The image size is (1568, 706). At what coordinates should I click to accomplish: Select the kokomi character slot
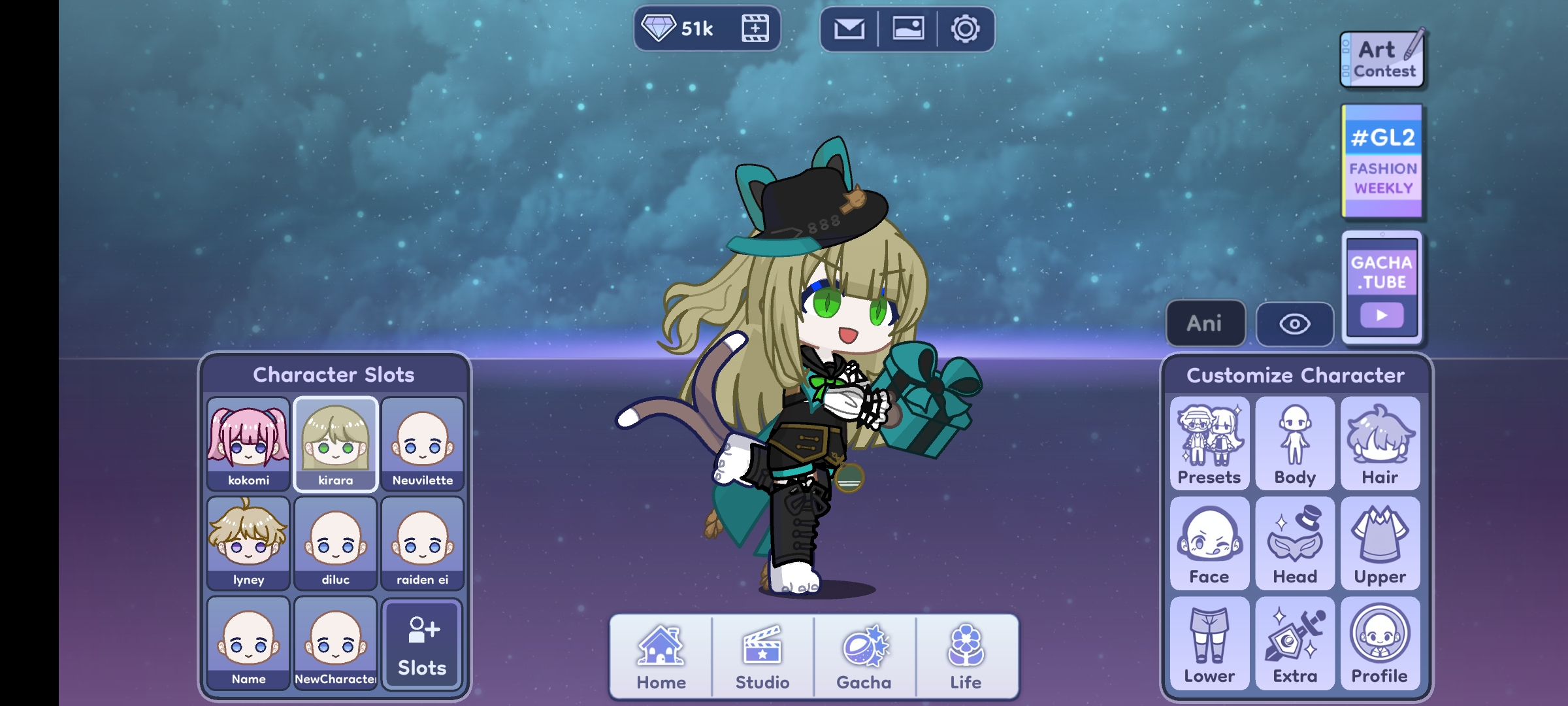point(248,445)
